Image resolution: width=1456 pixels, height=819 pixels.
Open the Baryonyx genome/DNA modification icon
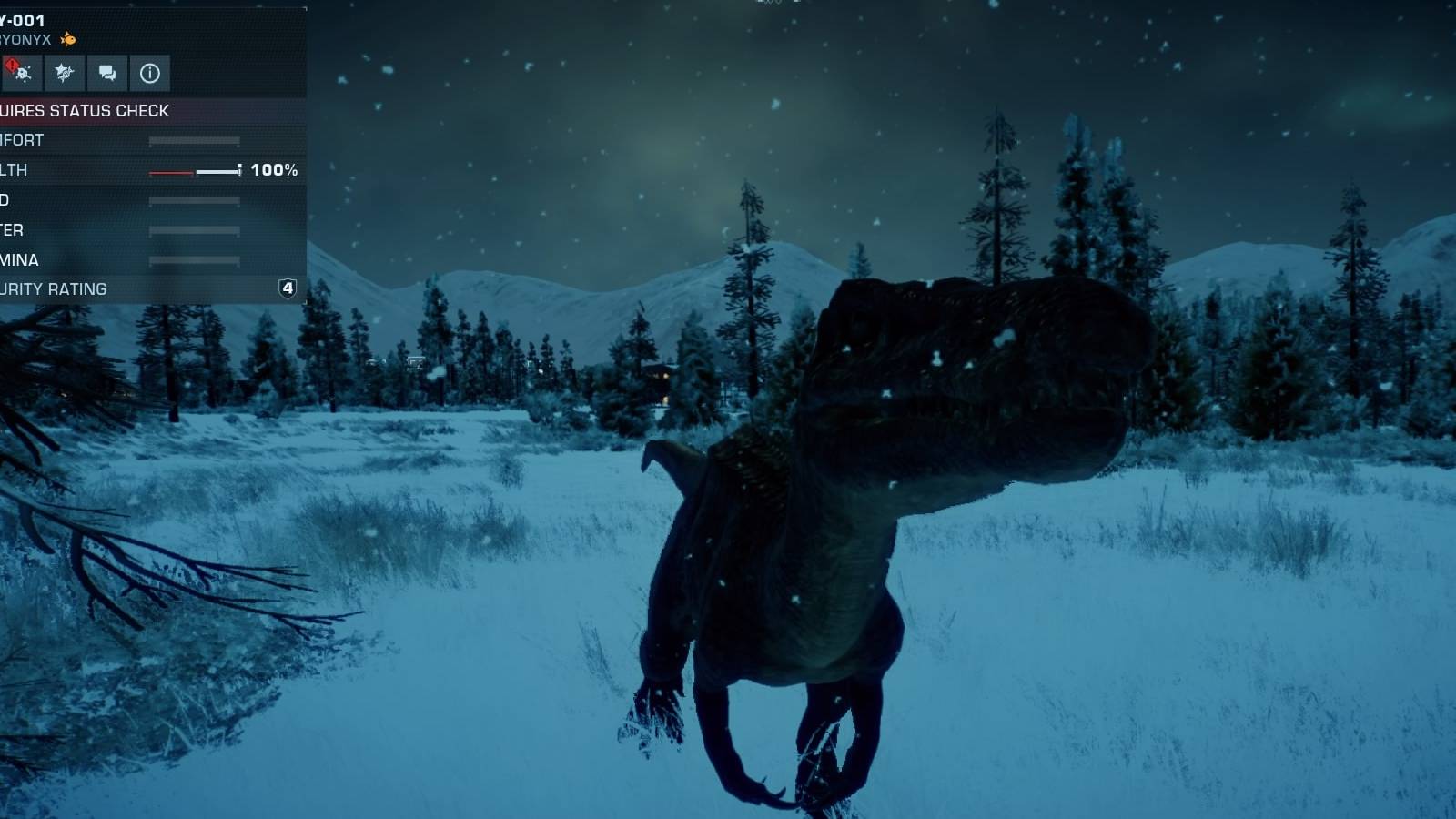point(65,73)
